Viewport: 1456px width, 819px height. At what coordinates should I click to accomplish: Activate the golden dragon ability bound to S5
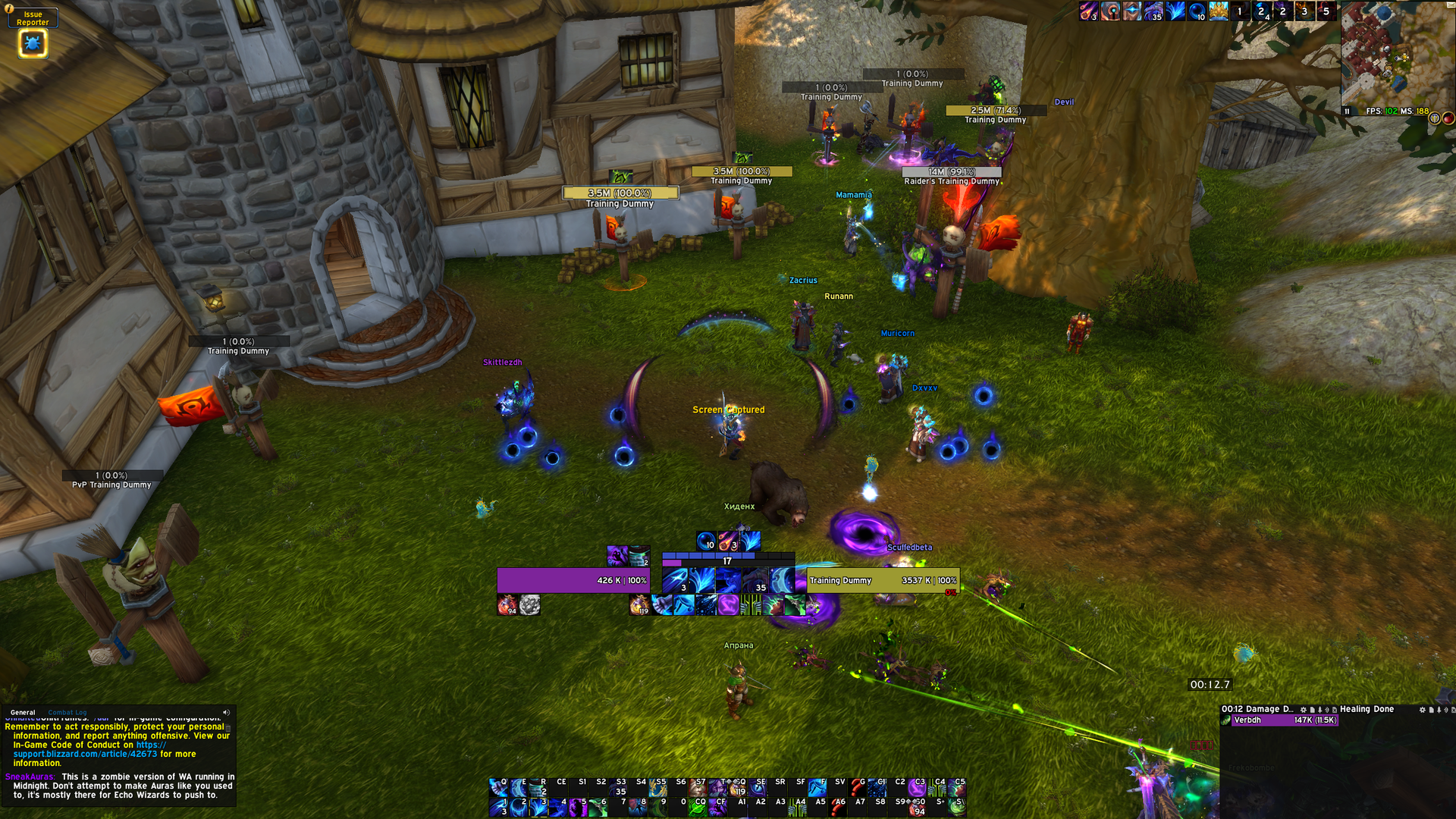[x=658, y=787]
